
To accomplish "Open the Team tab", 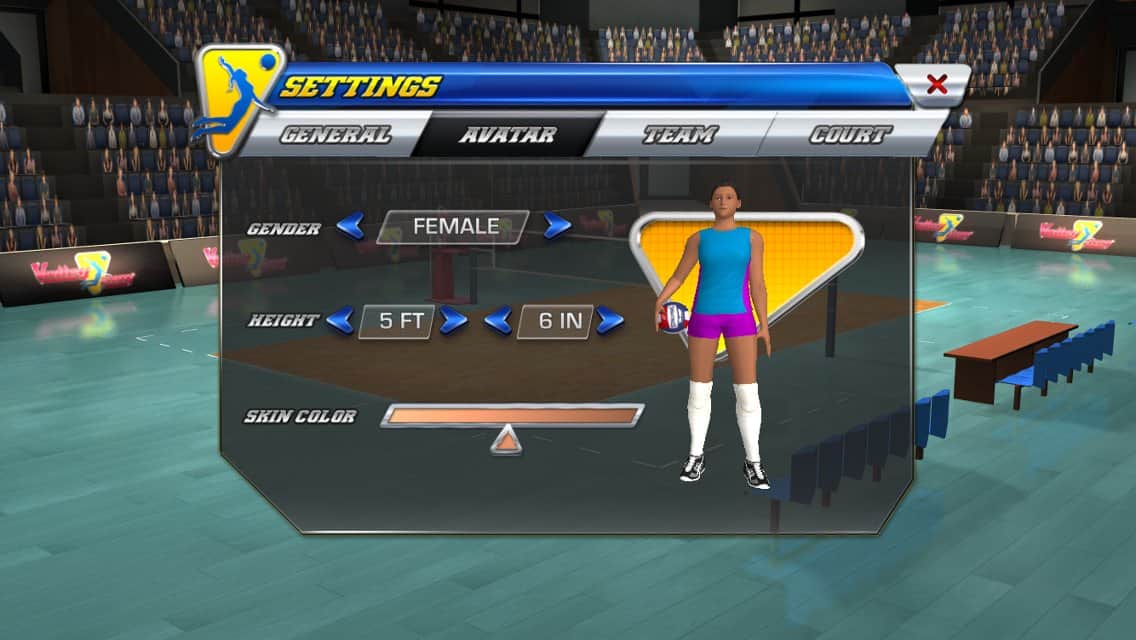I will point(680,135).
